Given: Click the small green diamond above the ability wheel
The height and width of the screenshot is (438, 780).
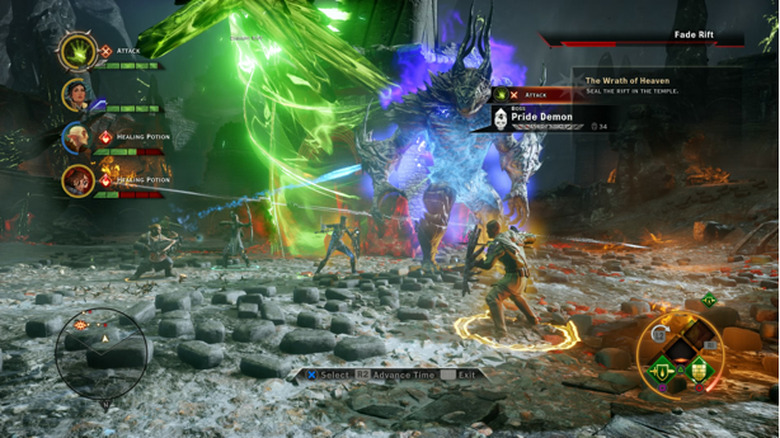Looking at the screenshot, I should pos(709,300).
